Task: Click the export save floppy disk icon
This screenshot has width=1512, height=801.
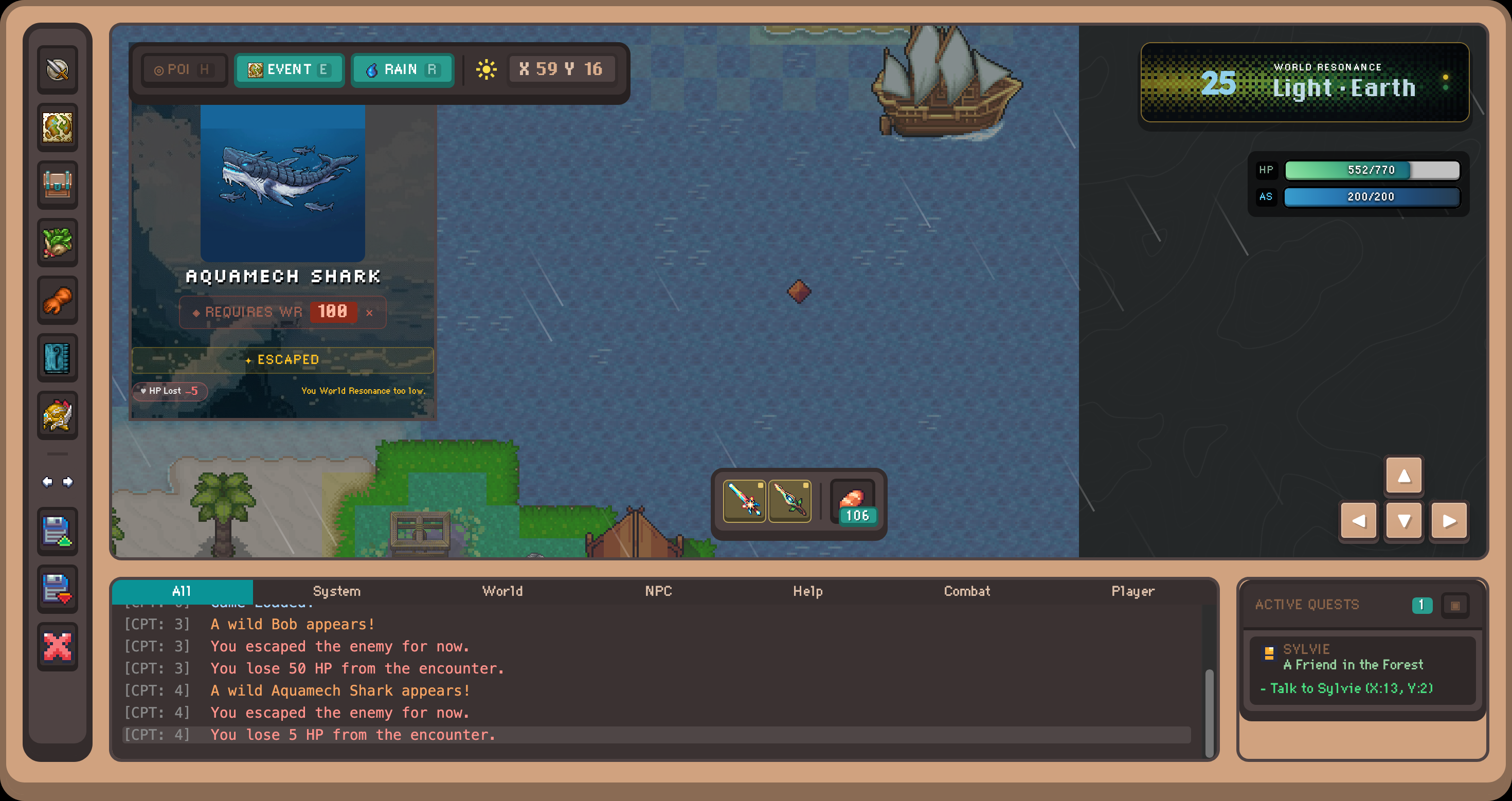Action: pyautogui.click(x=57, y=532)
